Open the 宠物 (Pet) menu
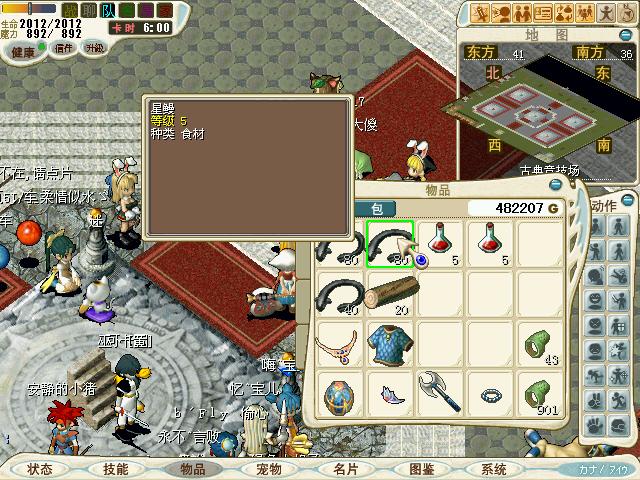 [269, 468]
